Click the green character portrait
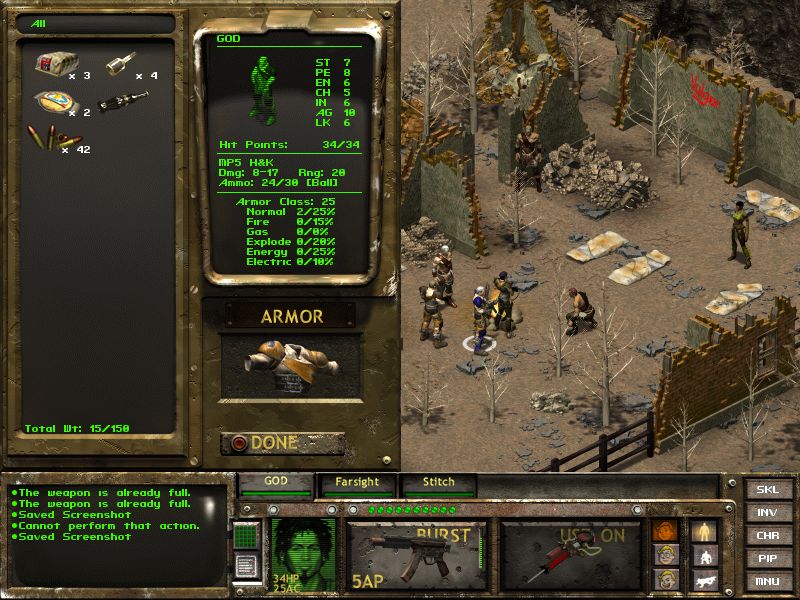 [x=302, y=553]
